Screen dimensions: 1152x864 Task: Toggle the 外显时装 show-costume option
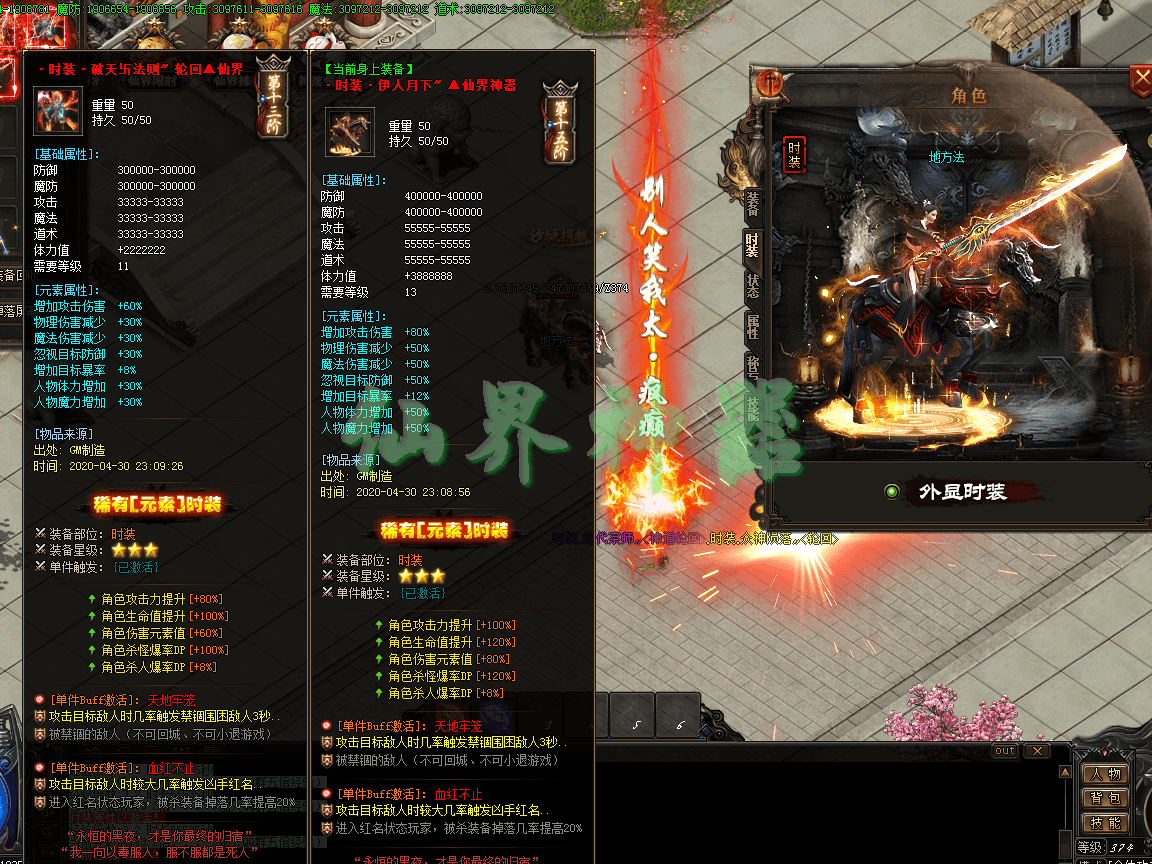(892, 491)
